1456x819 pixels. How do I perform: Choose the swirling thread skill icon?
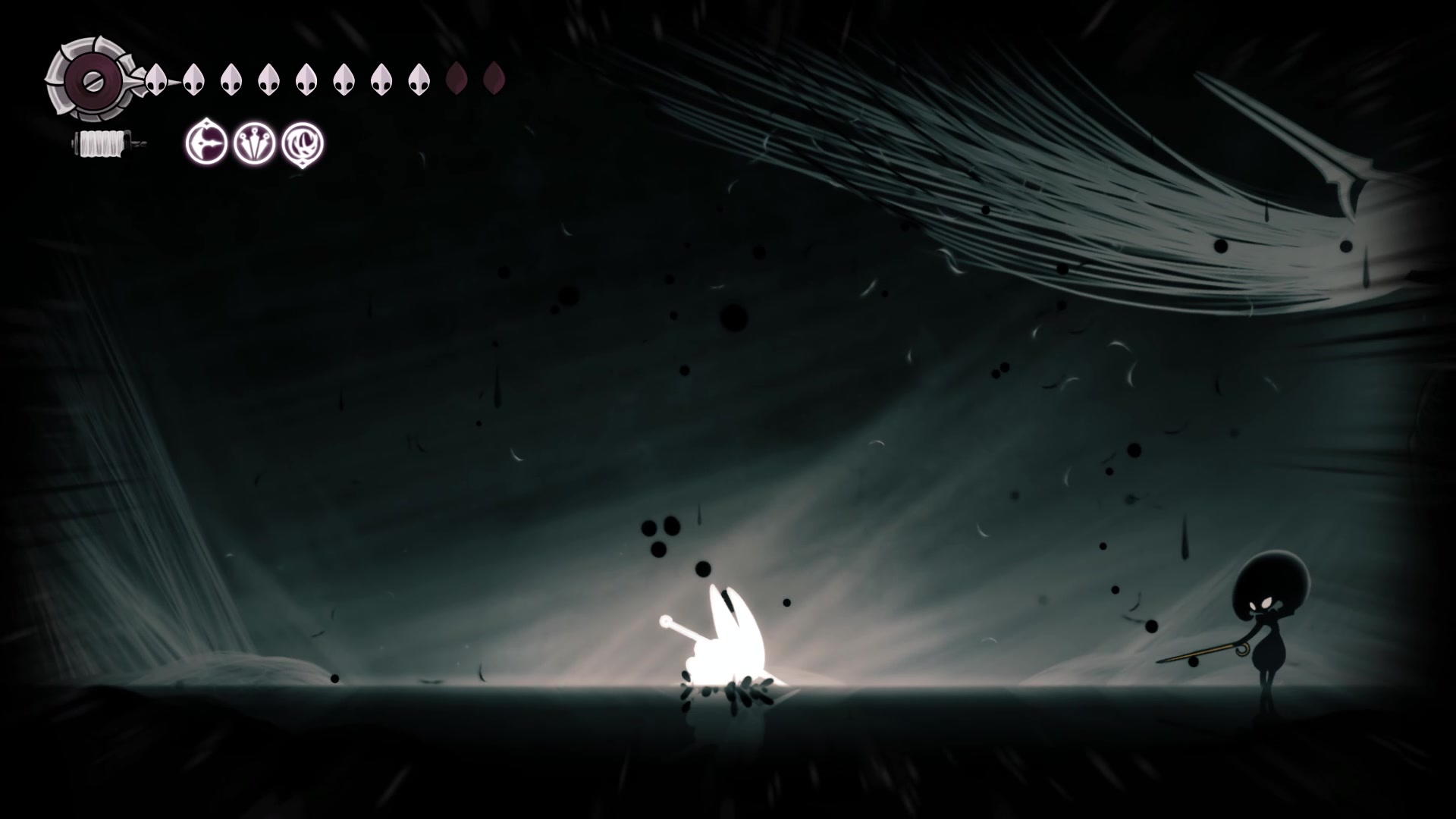point(303,143)
